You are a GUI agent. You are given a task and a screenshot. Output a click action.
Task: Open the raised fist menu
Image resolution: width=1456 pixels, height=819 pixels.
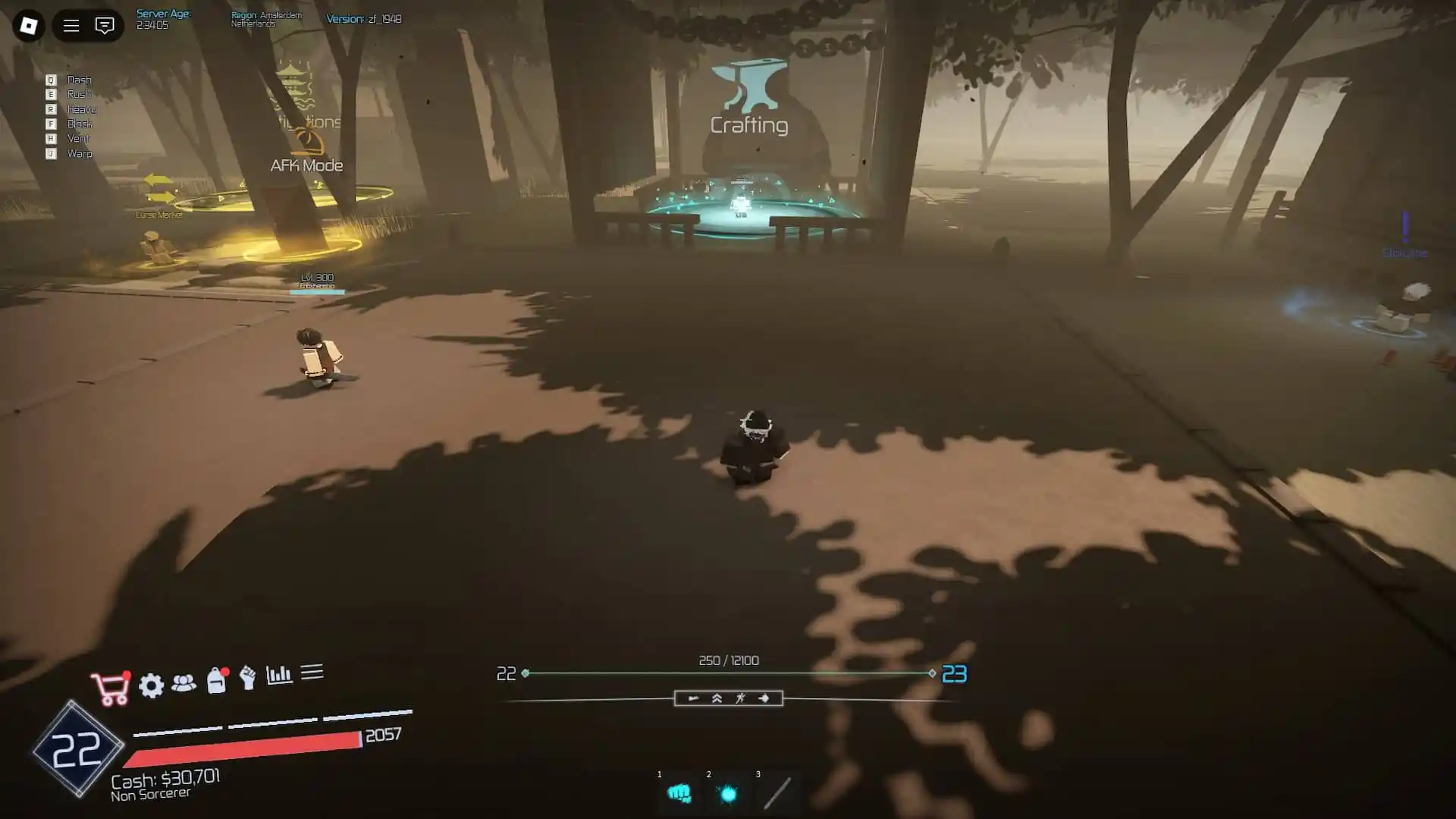tap(247, 677)
